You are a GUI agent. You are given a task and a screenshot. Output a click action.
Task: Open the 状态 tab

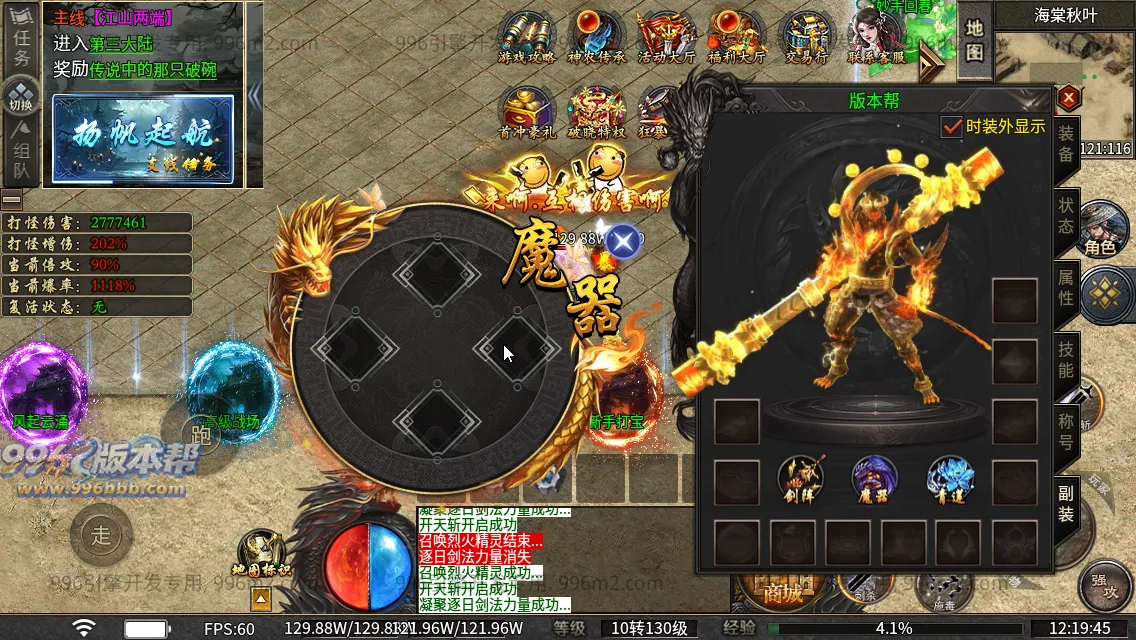pyautogui.click(x=1066, y=213)
